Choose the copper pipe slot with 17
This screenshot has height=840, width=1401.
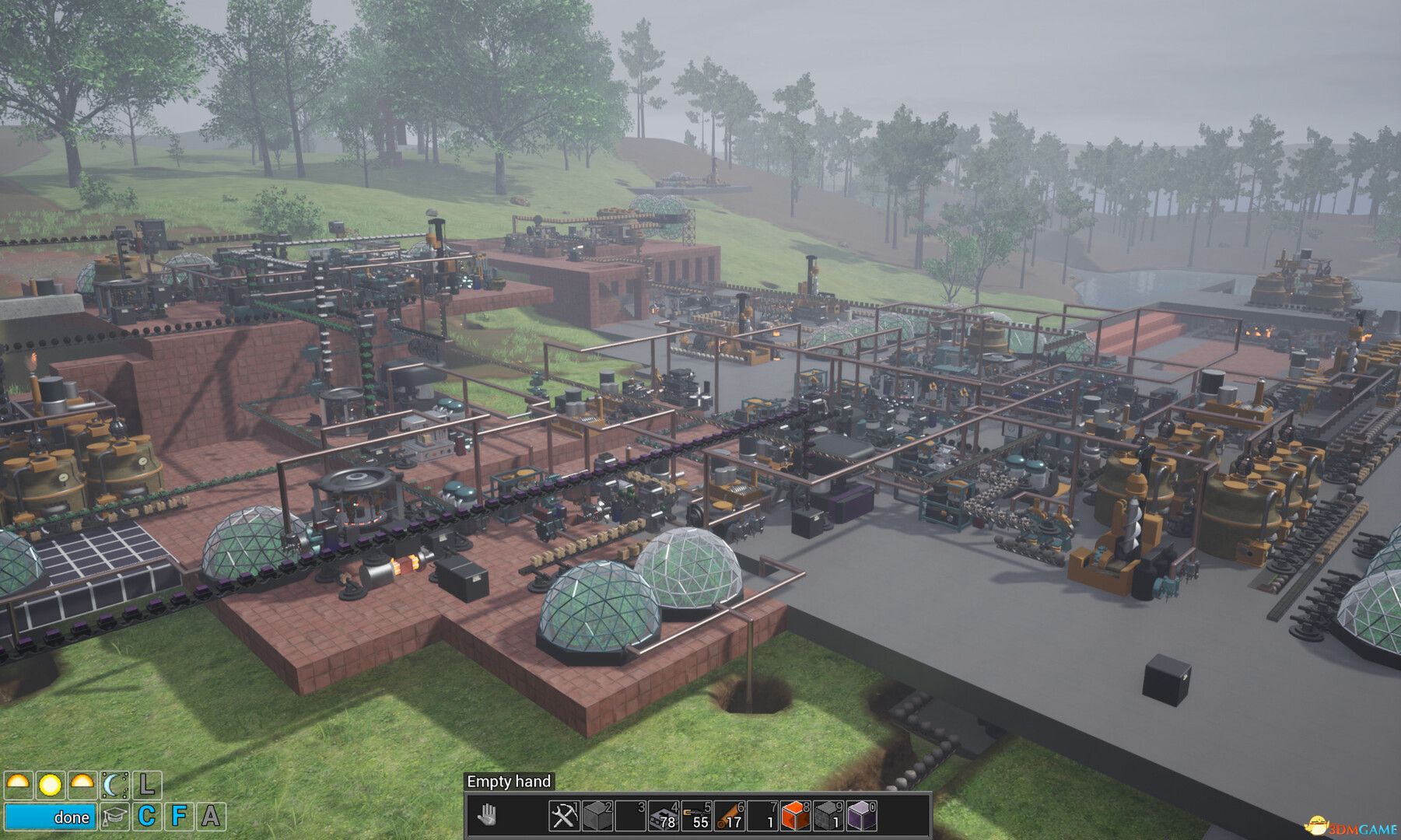(730, 816)
